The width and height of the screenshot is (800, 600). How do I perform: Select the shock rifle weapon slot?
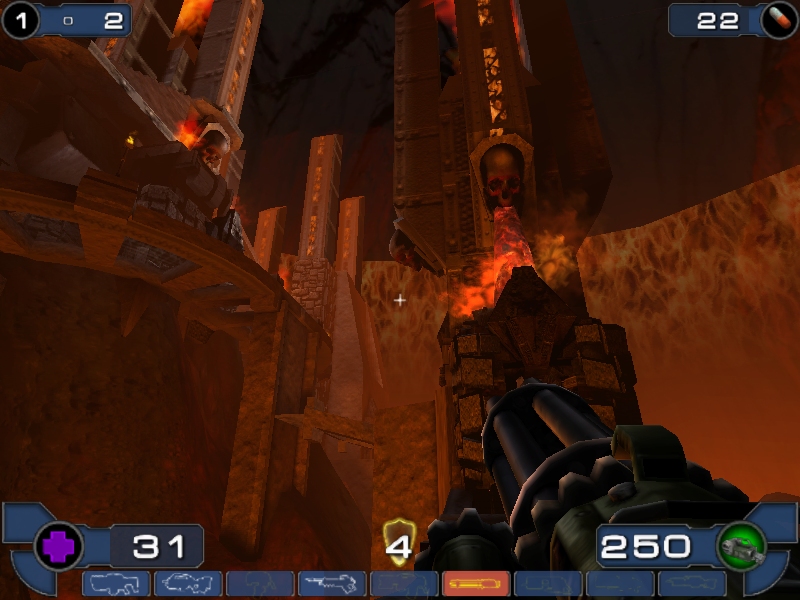(x=332, y=583)
